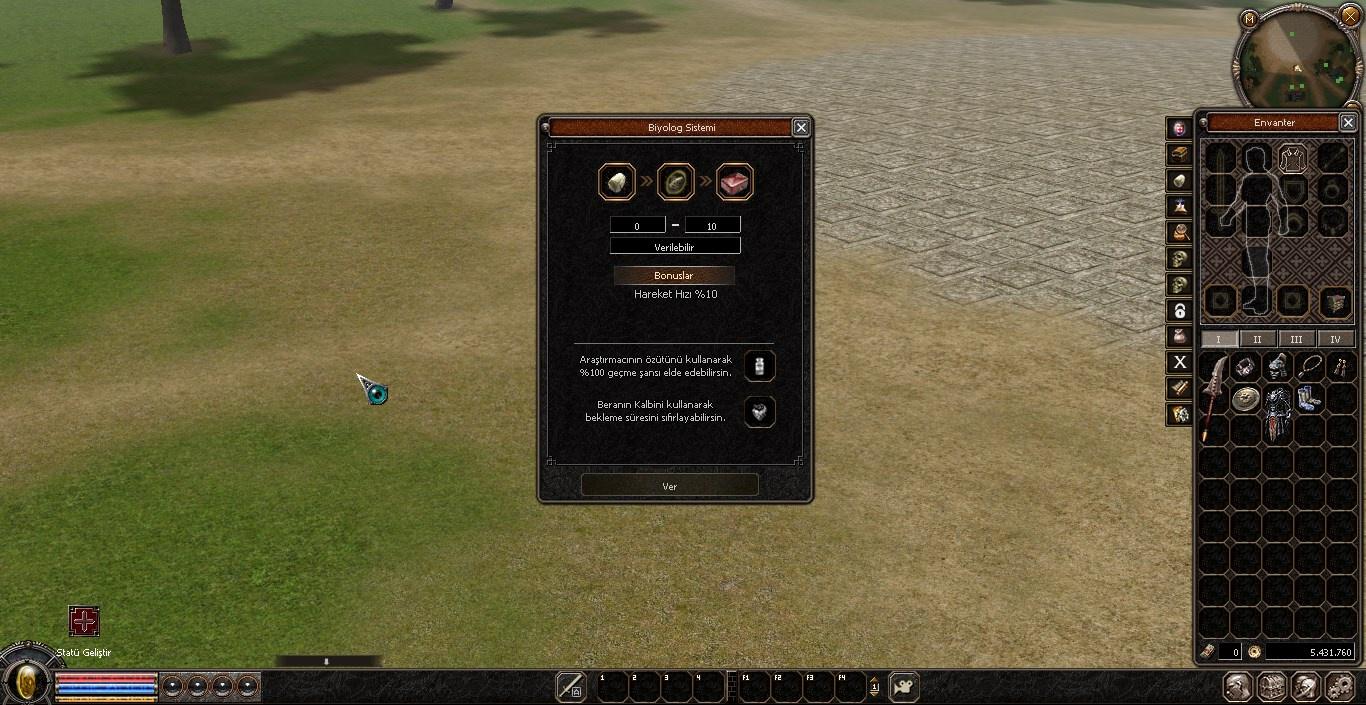
Task: Click the Ver button
Action: [x=669, y=486]
